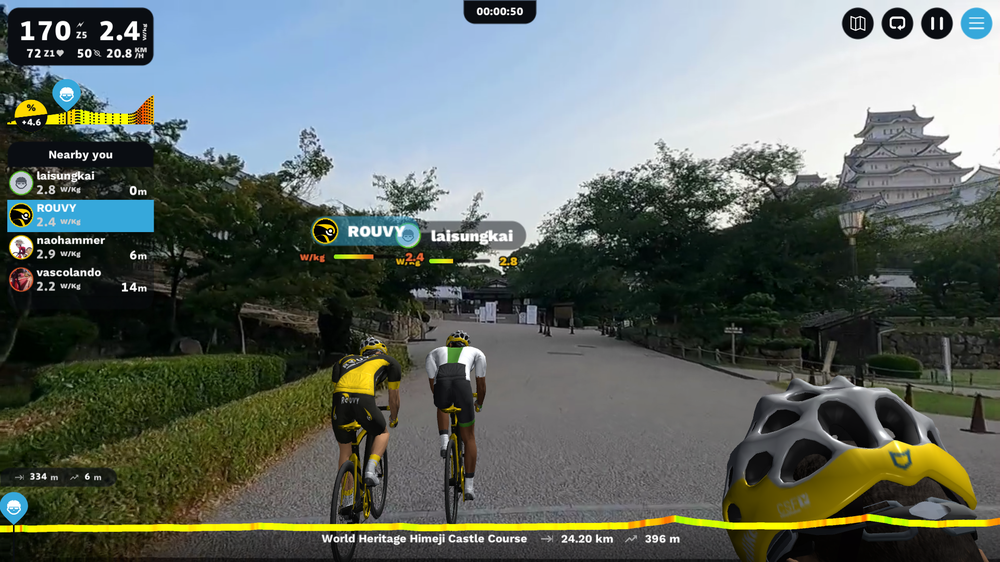Select the ROUVY row in nearby list
Screen dimensions: 1000x562
point(80,215)
